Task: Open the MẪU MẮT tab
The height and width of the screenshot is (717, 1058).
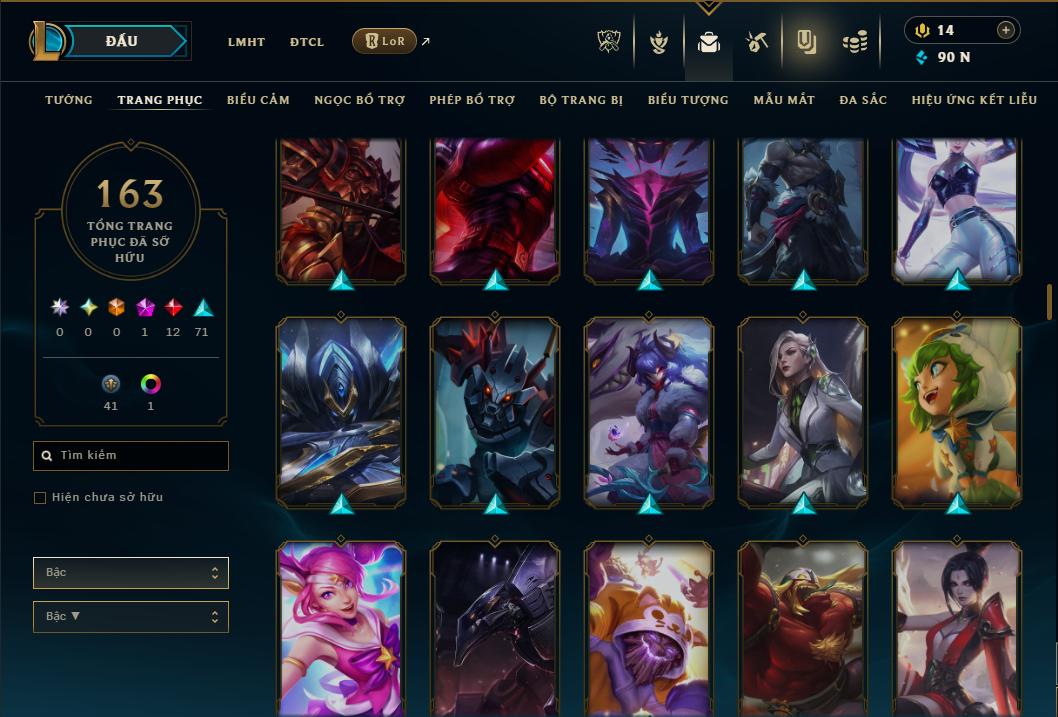Action: click(784, 100)
